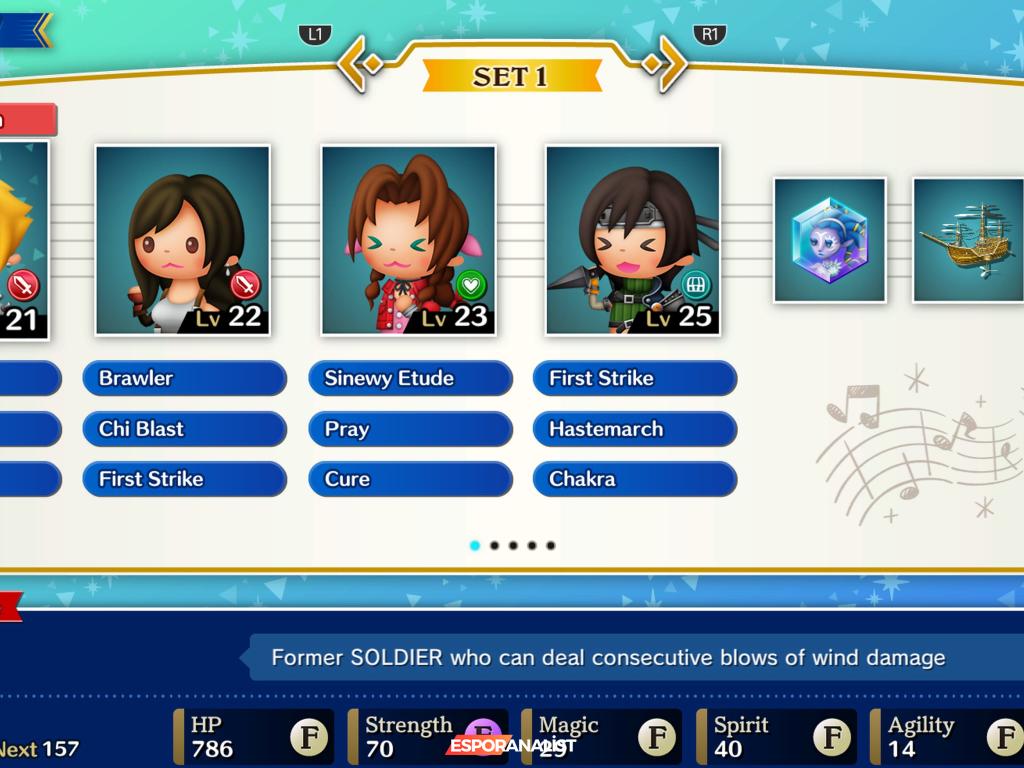The height and width of the screenshot is (768, 1024).
Task: Select Tifa's character portrait
Action: pyautogui.click(x=183, y=240)
